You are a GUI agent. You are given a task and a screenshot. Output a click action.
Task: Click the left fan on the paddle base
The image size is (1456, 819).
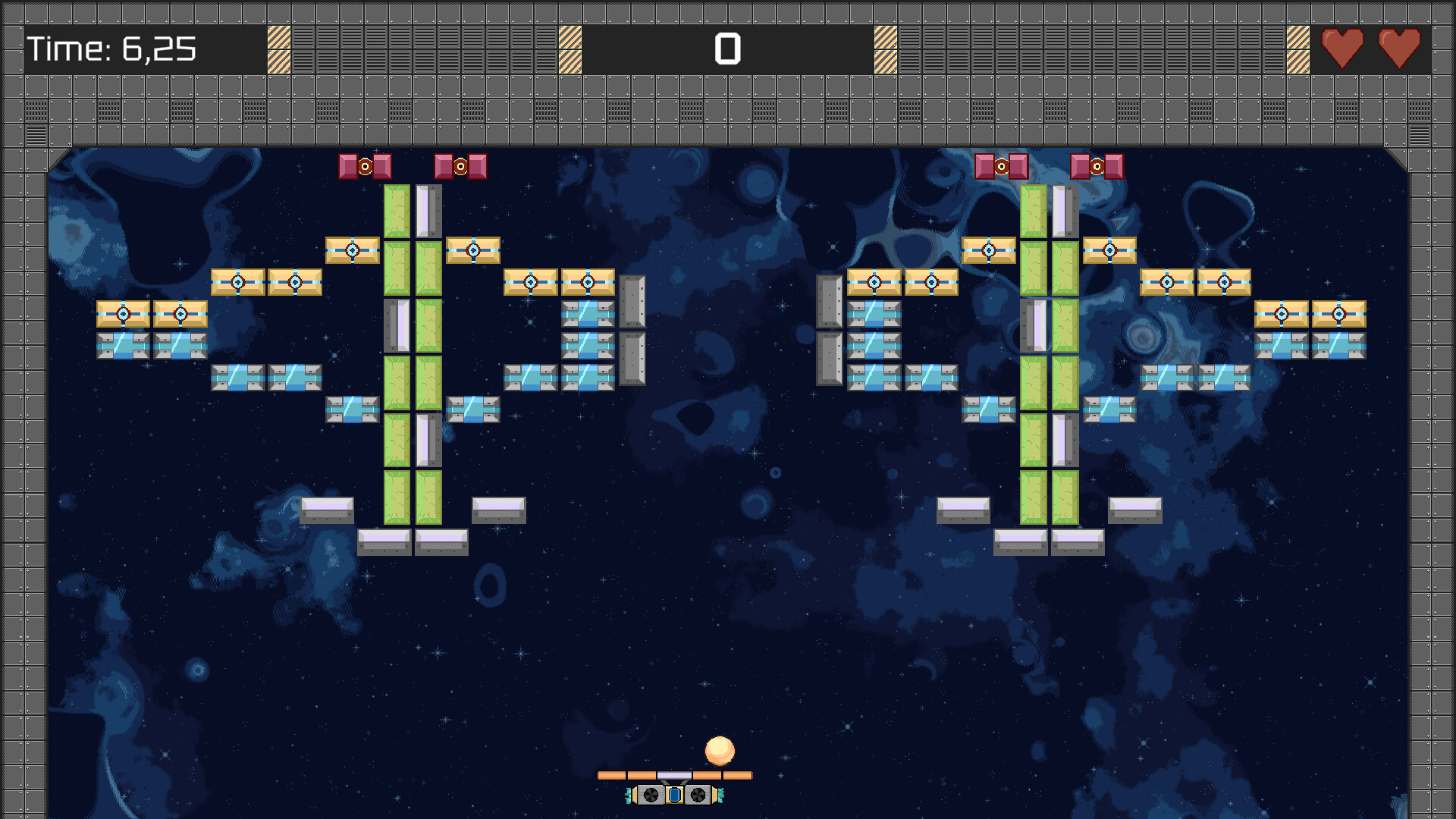coord(651,795)
